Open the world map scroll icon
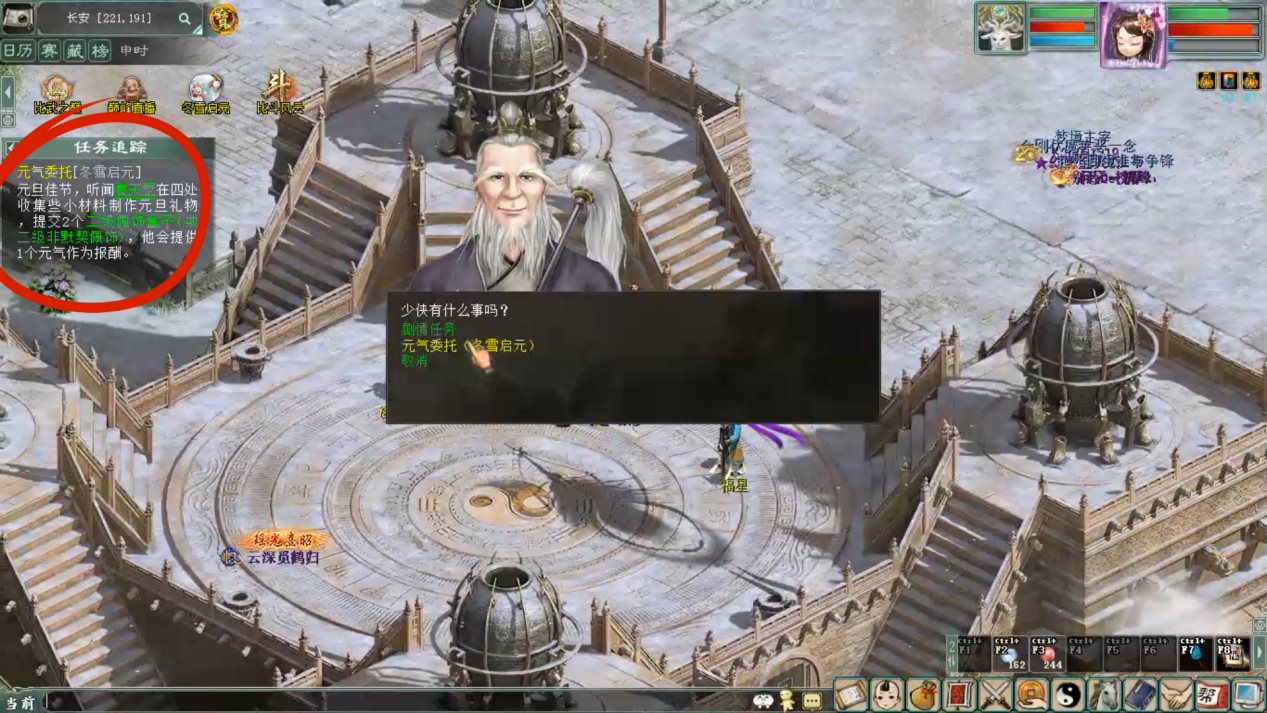 click(x=849, y=693)
